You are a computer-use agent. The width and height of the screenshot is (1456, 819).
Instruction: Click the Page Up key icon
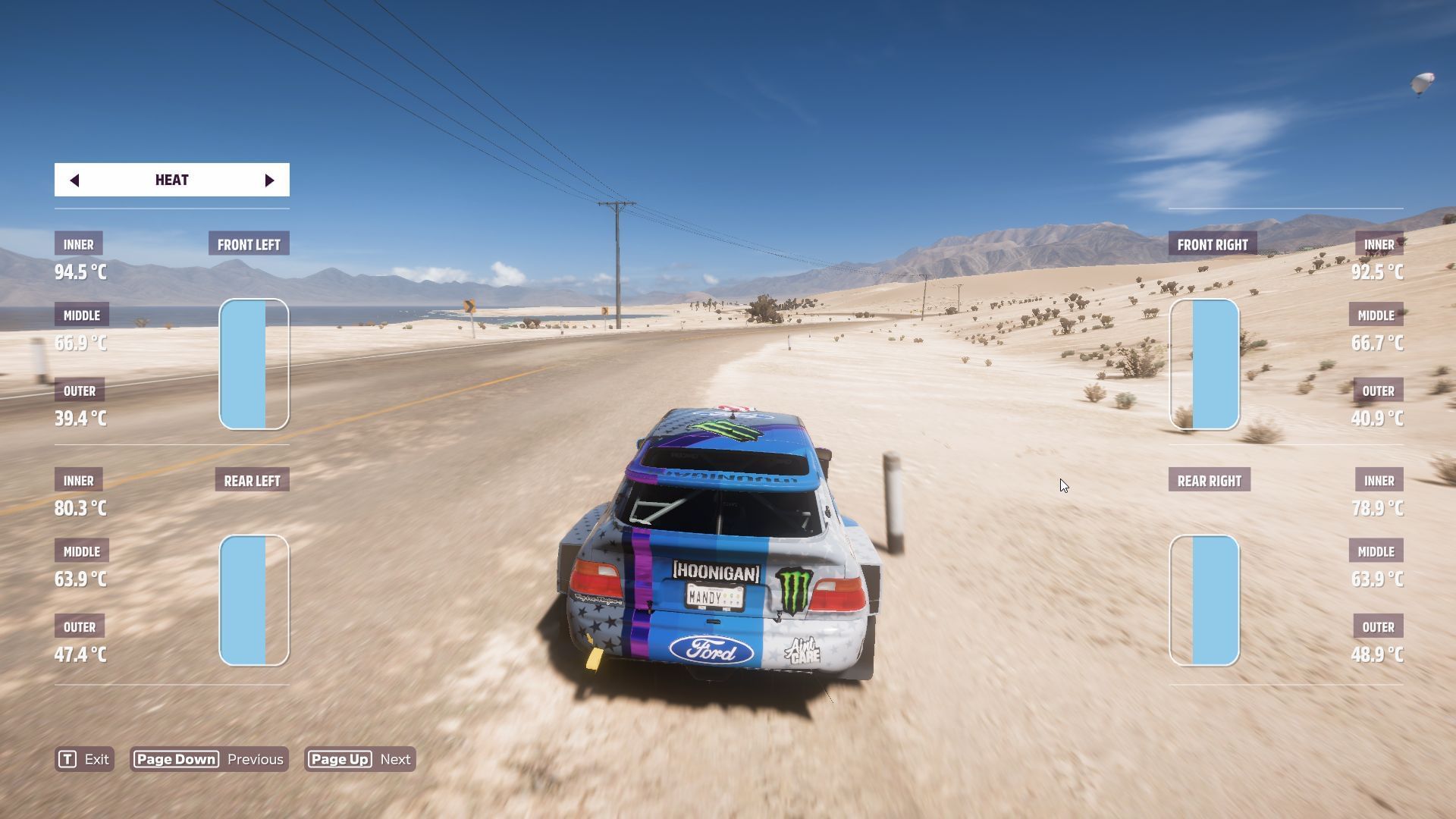(340, 759)
